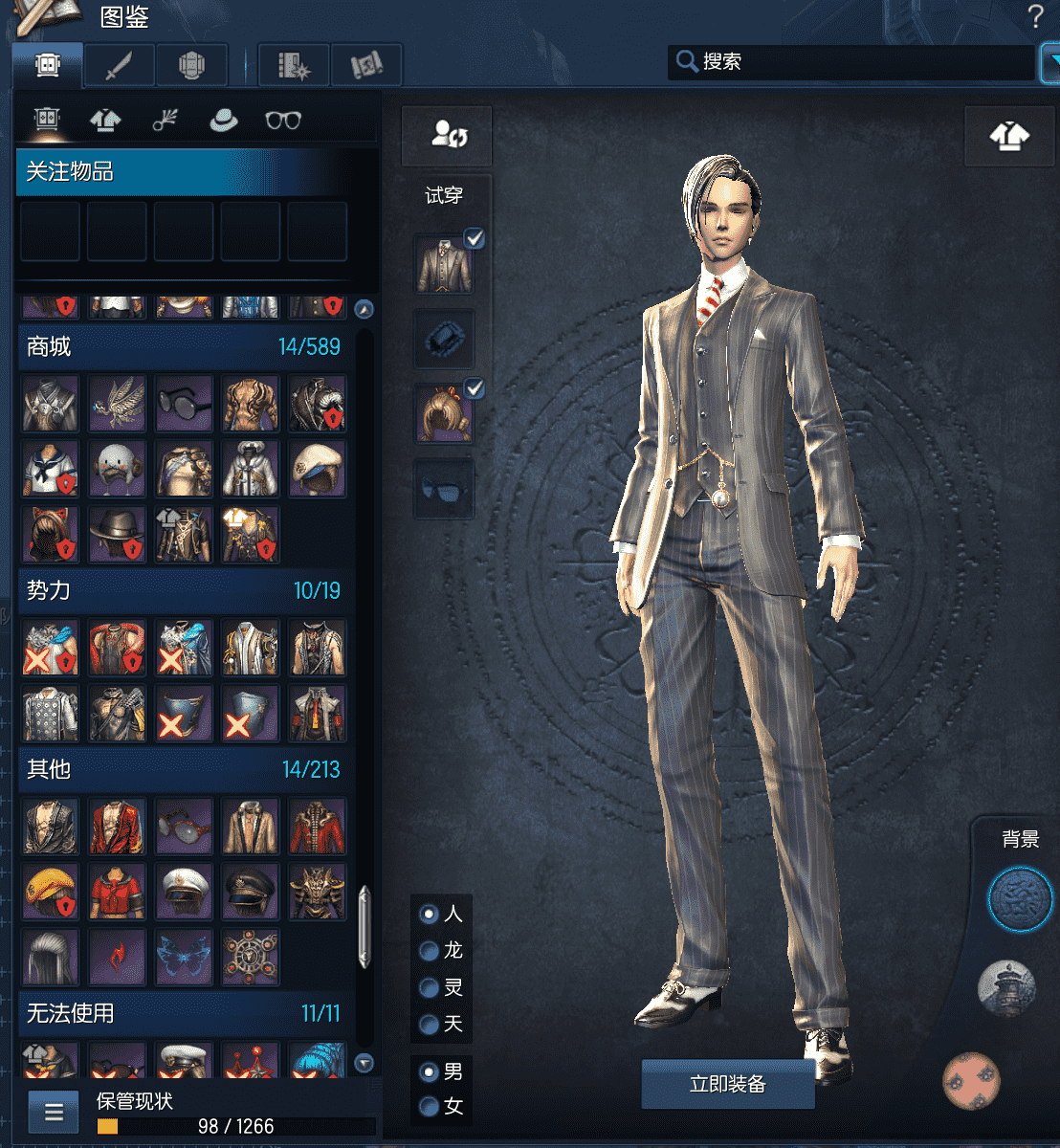Select the black sunglasses in 商城
The image size is (1060, 1148).
184,402
